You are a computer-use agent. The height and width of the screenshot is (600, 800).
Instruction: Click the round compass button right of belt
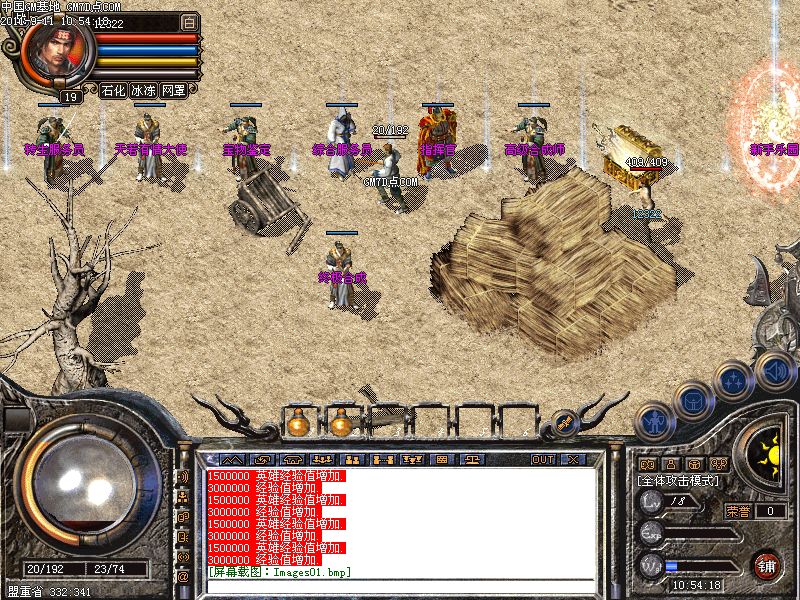click(565, 424)
